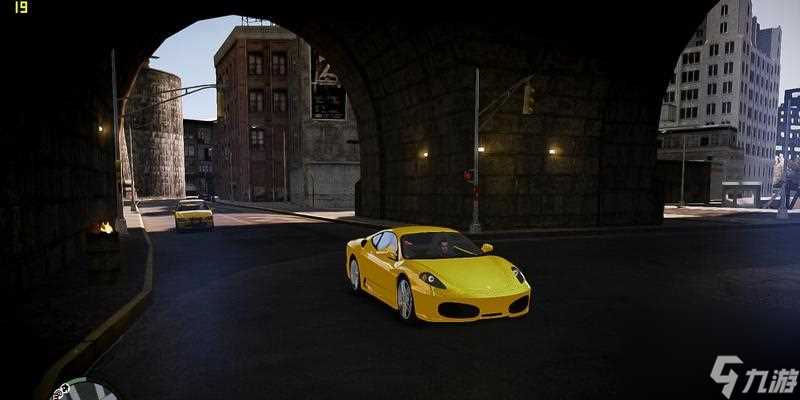Viewport: 800px width, 400px height.
Task: Click the circular radar minimap
Action: 87,392
